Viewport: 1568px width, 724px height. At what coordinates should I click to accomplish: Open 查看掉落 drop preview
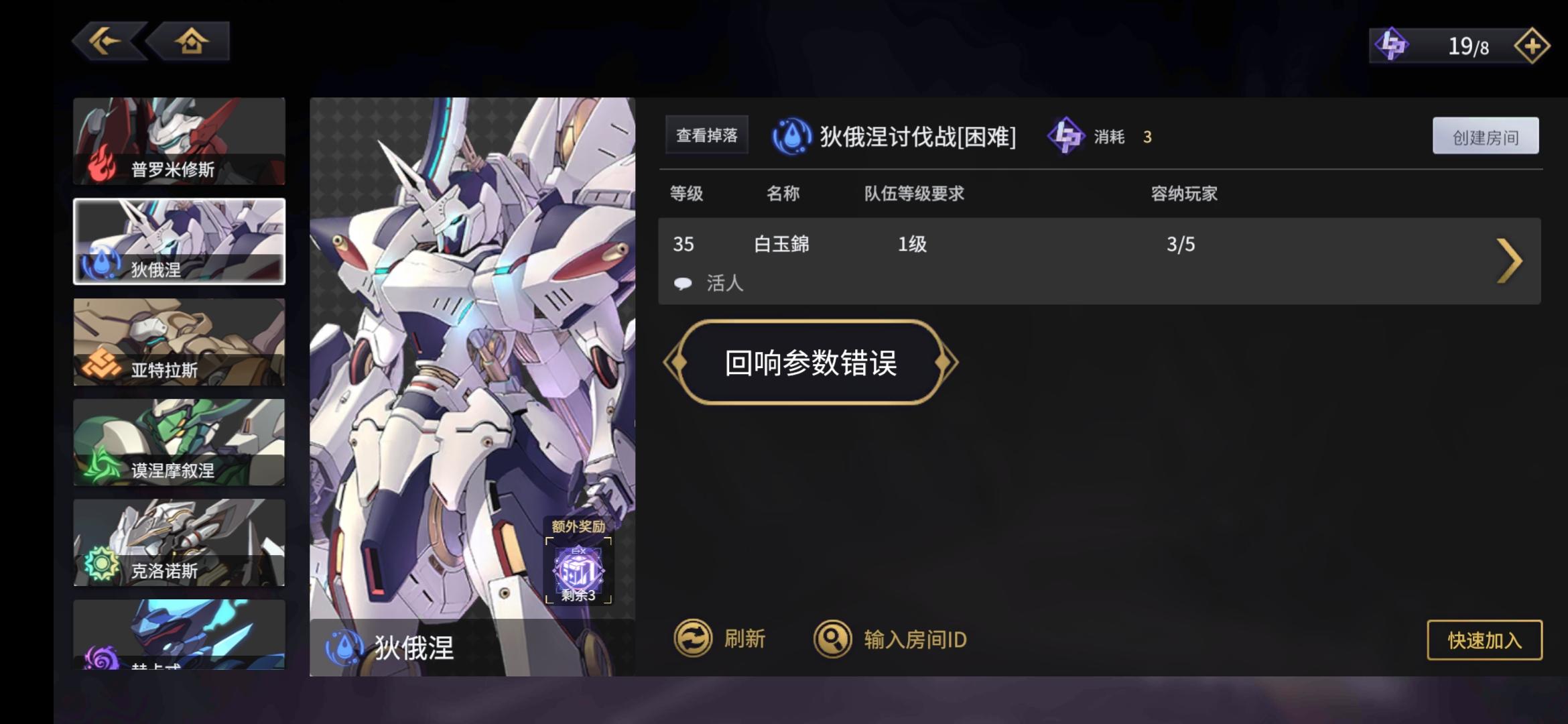coord(706,134)
